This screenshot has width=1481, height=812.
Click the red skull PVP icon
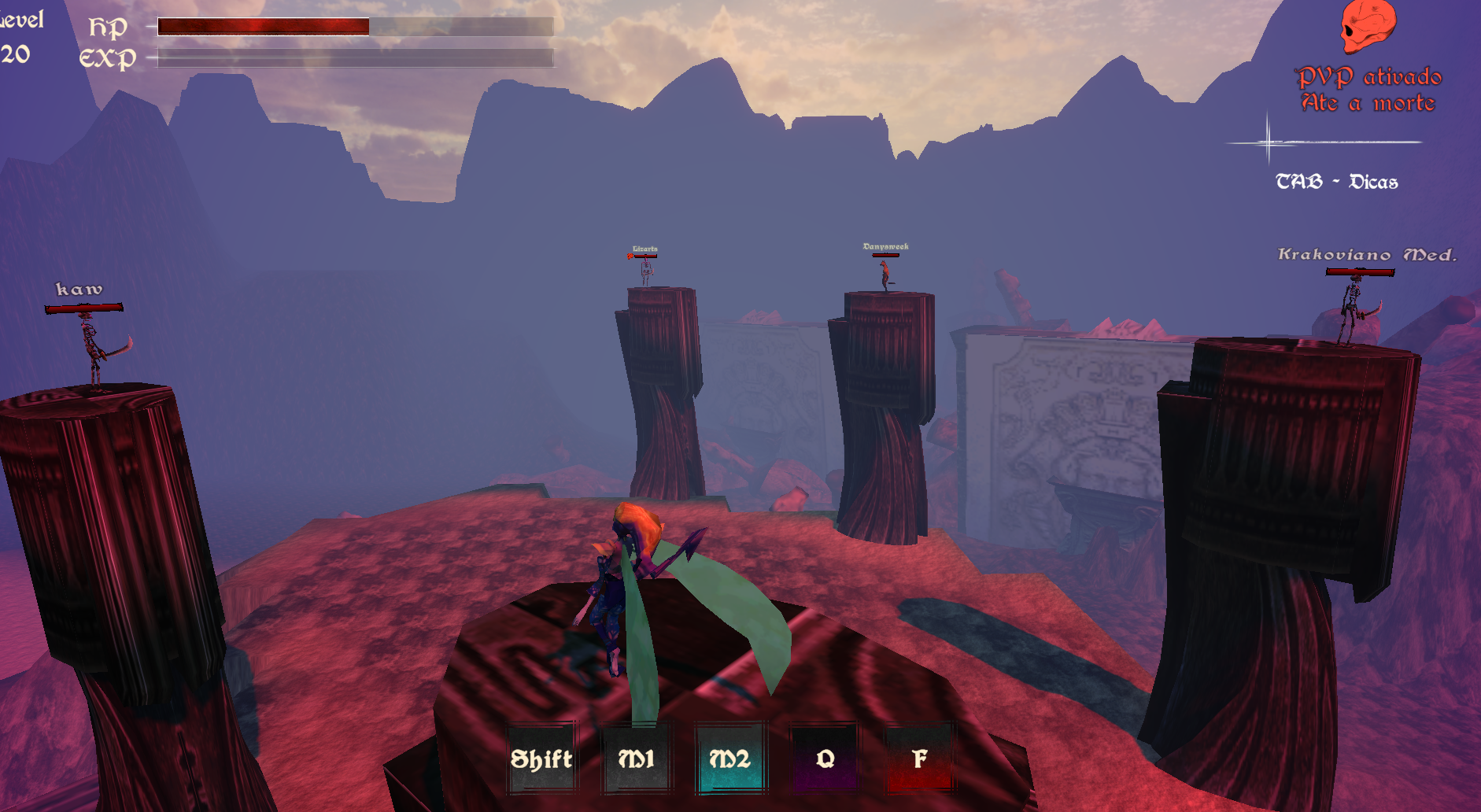(x=1368, y=27)
